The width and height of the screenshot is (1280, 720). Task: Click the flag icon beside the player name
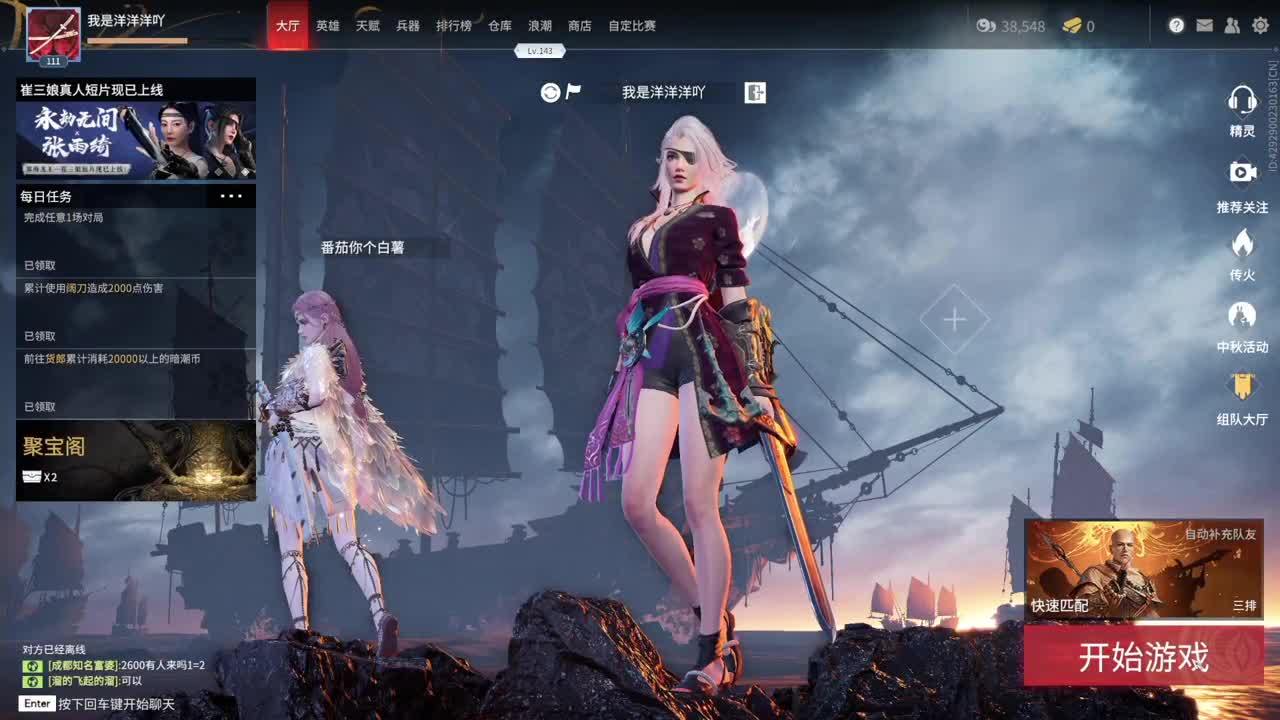click(573, 91)
